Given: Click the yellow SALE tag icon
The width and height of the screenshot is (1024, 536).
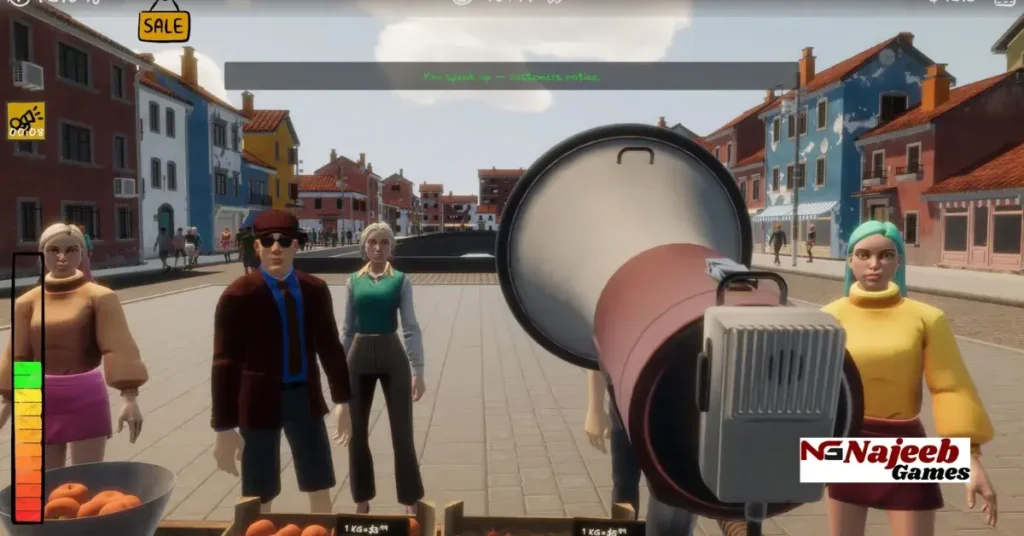Looking at the screenshot, I should click(x=164, y=24).
